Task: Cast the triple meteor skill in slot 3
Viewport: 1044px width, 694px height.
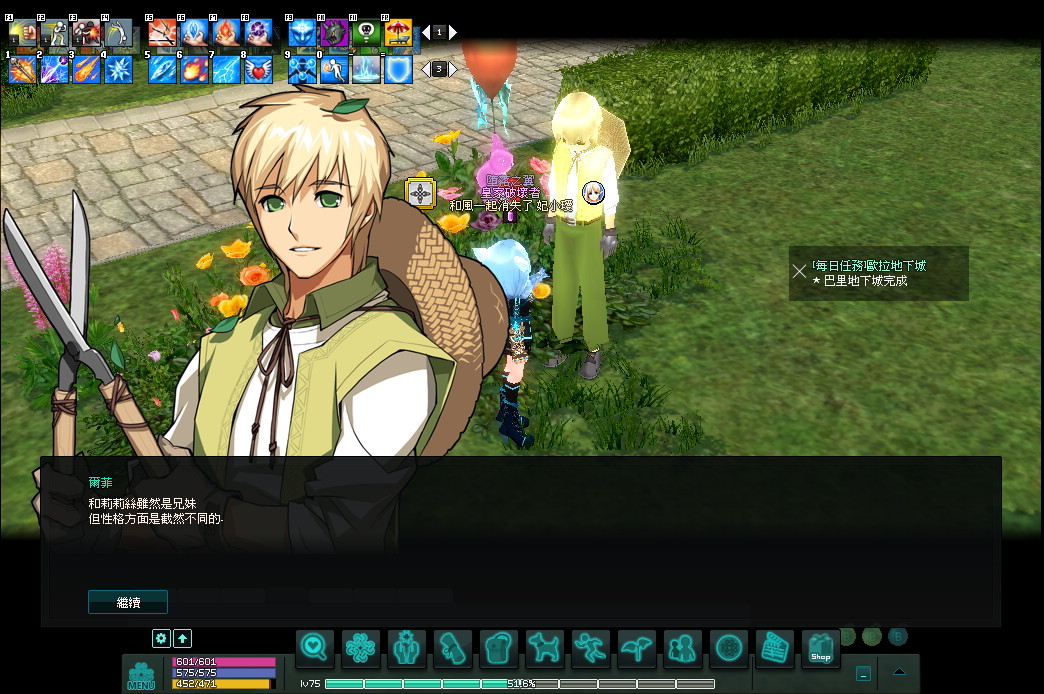Action: tap(86, 69)
